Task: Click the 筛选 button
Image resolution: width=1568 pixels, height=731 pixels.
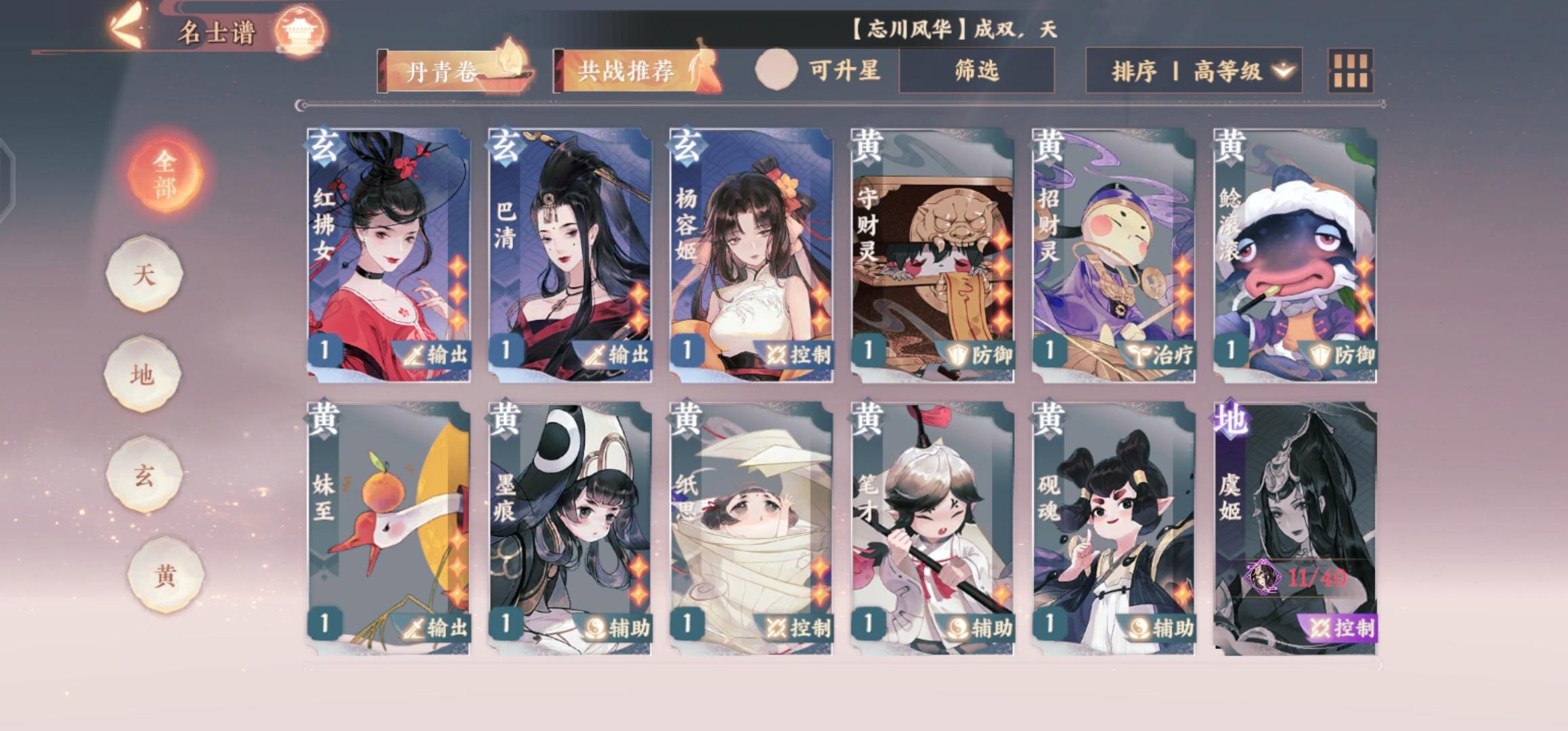Action: pyautogui.click(x=976, y=70)
